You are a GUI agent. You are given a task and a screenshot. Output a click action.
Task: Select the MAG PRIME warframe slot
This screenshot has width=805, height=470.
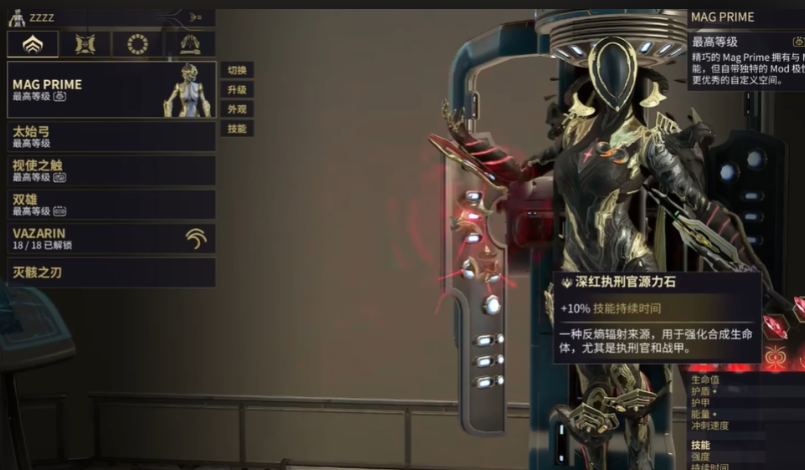(x=111, y=90)
